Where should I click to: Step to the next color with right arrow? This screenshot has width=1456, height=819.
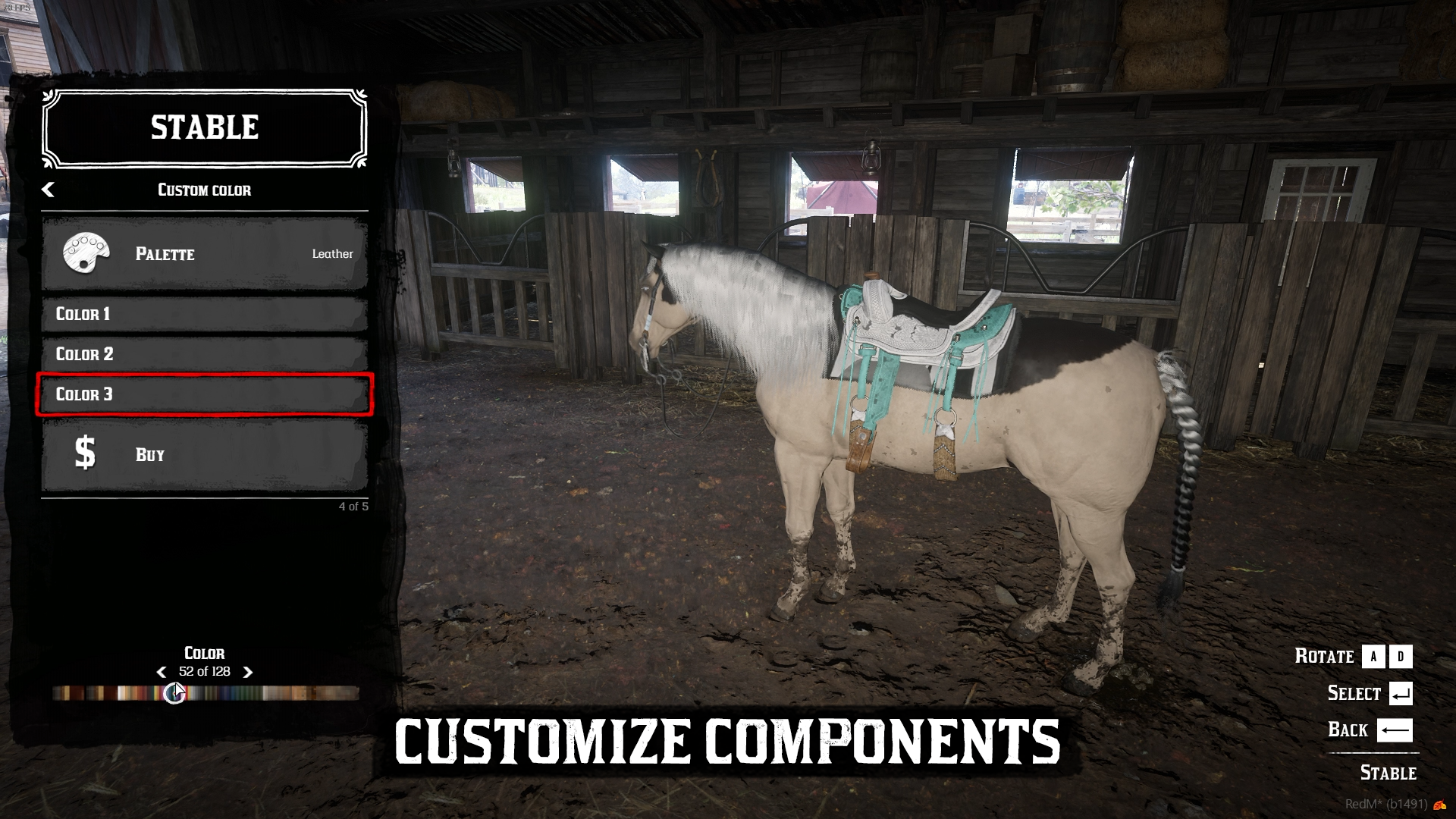point(246,671)
